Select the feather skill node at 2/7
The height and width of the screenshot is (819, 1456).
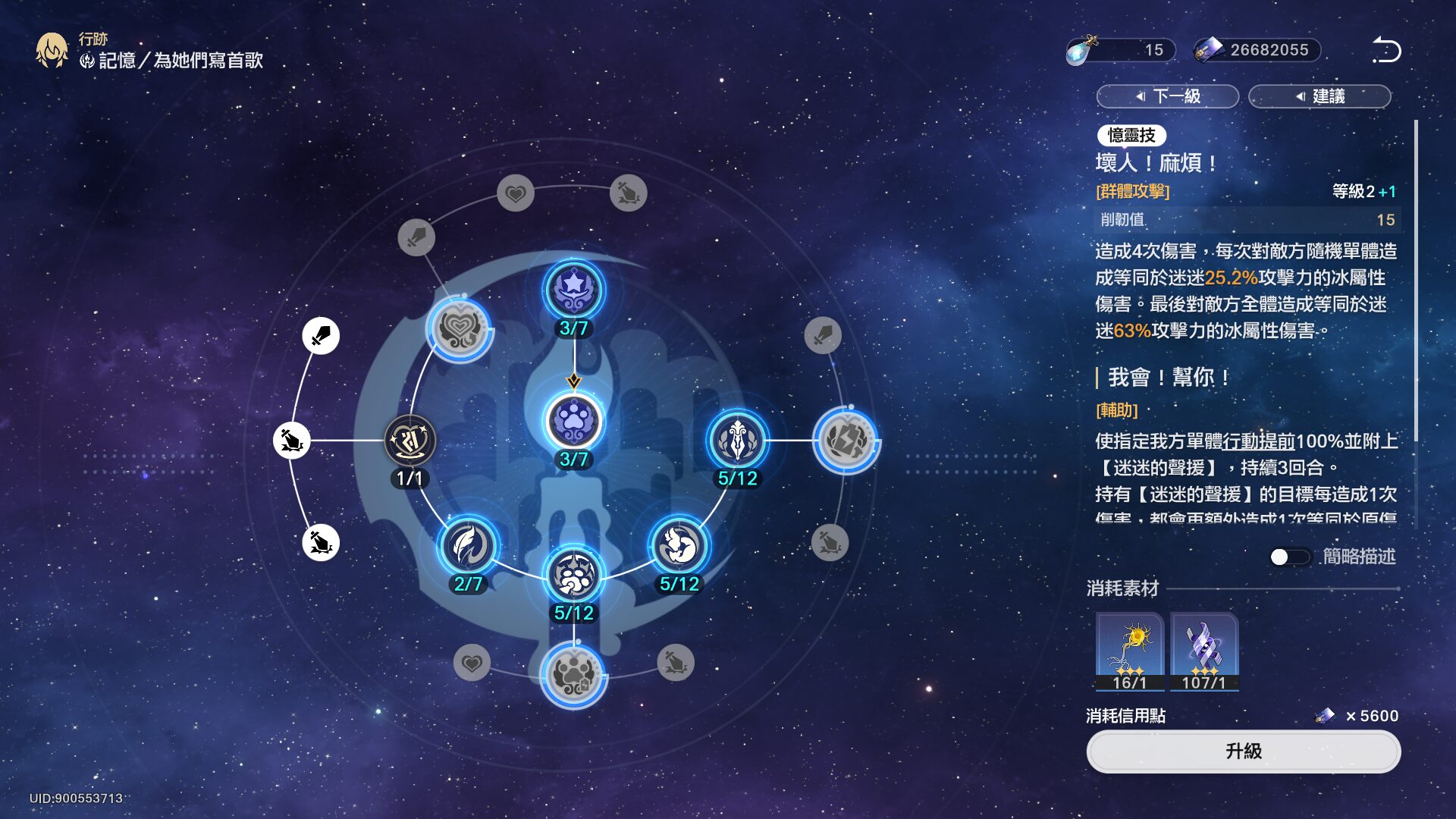(x=469, y=546)
